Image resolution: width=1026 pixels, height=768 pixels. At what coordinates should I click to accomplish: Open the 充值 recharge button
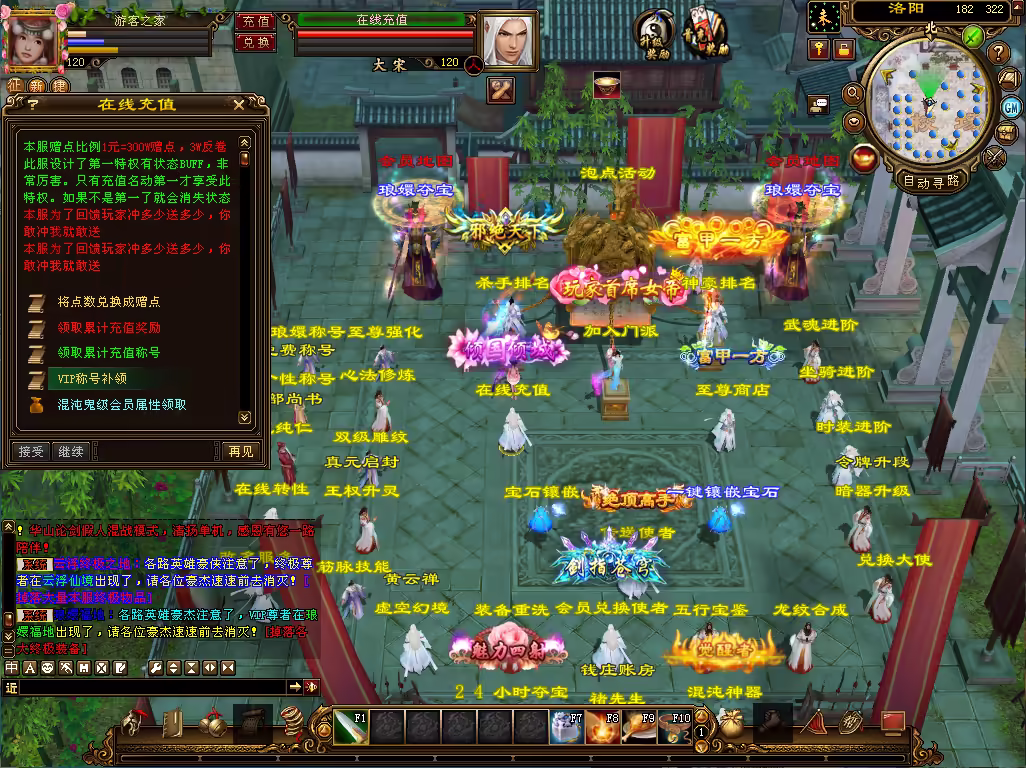(255, 21)
